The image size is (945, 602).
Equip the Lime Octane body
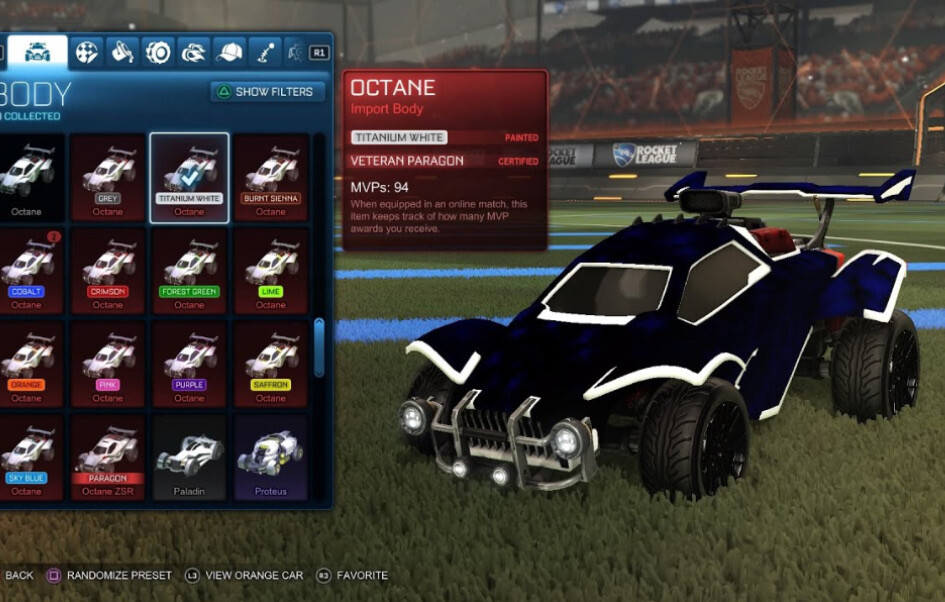271,270
